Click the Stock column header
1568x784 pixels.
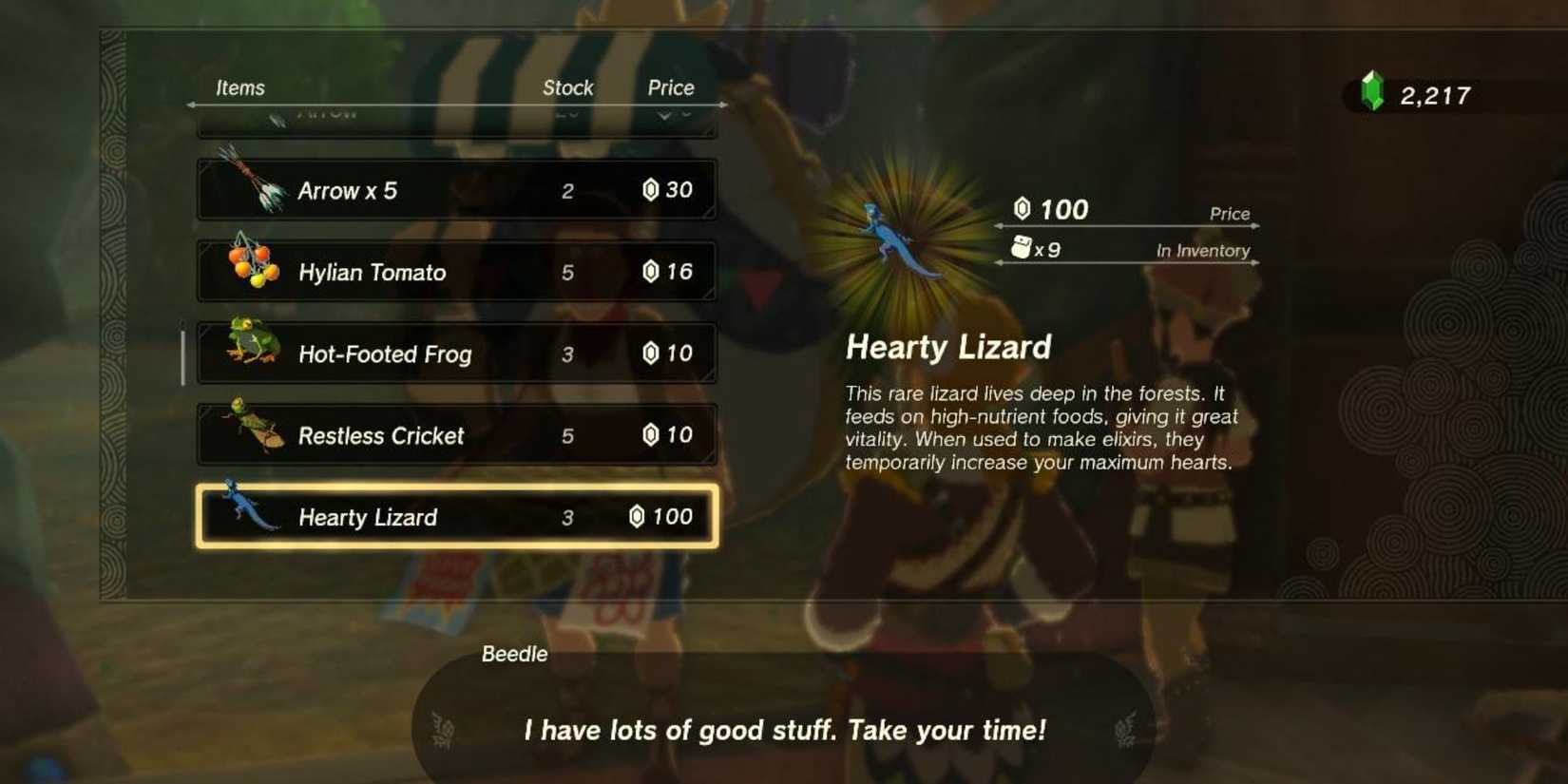[567, 86]
